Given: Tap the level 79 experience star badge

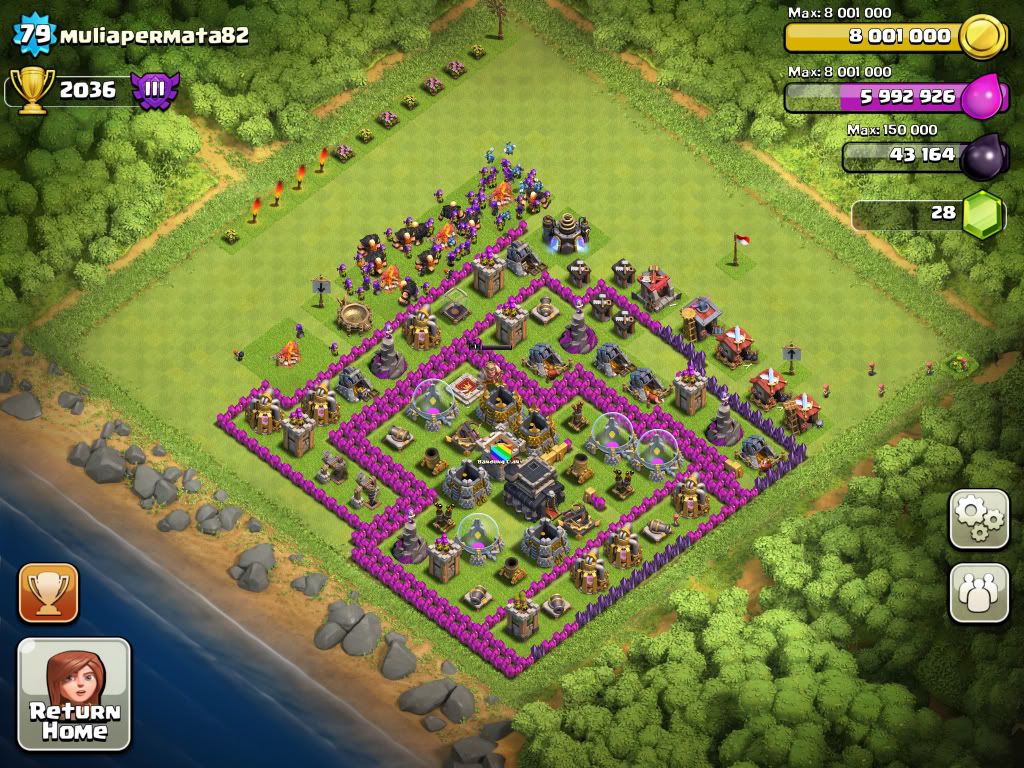Looking at the screenshot, I should pyautogui.click(x=35, y=35).
